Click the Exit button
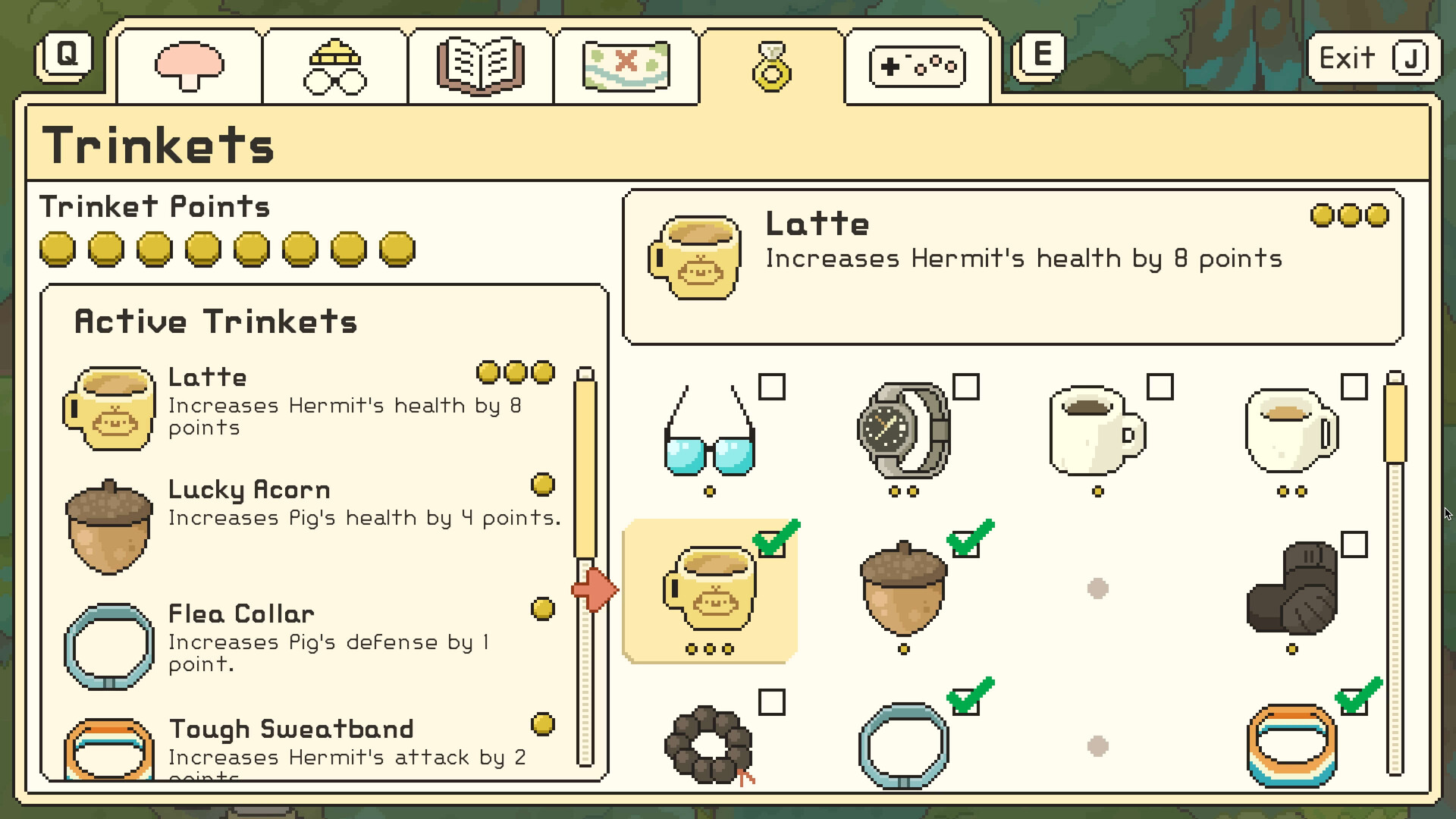Image resolution: width=1456 pixels, height=819 pixels. (1373, 56)
